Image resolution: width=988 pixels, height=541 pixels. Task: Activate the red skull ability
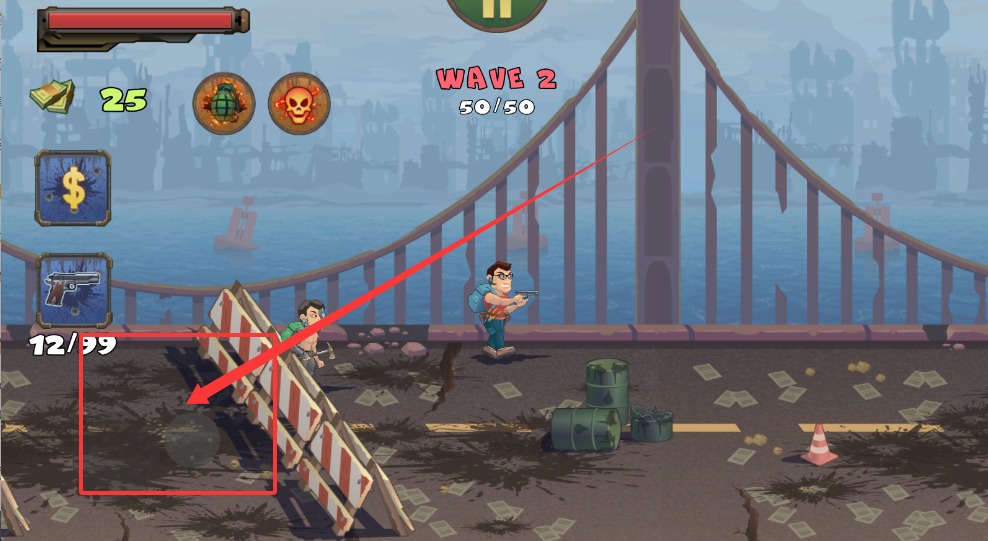298,103
